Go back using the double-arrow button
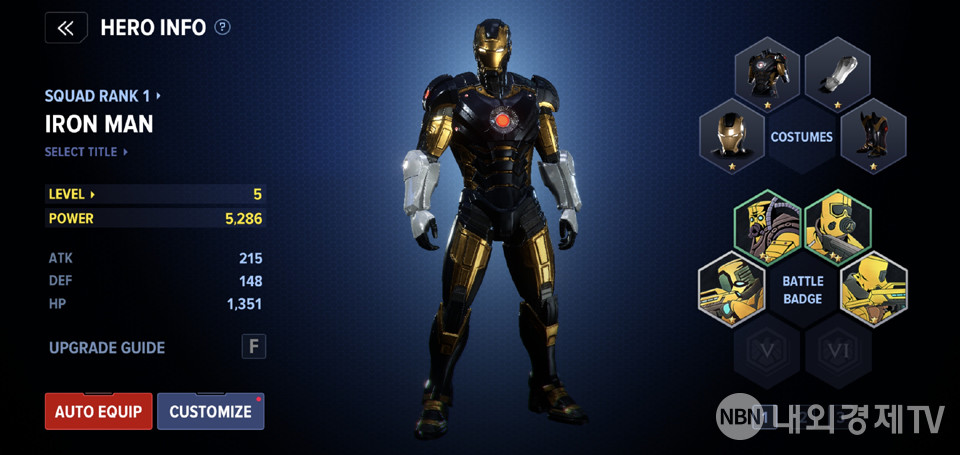The height and width of the screenshot is (455, 960). 66,28
